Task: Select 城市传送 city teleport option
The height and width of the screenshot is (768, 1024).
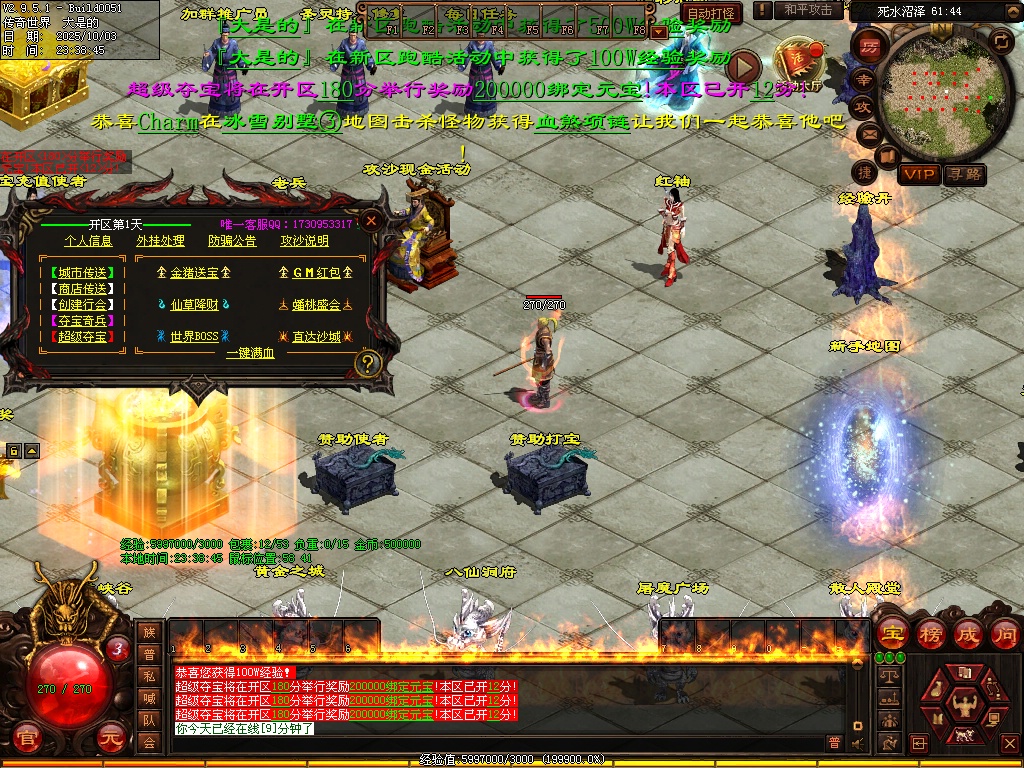Action: pyautogui.click(x=82, y=272)
